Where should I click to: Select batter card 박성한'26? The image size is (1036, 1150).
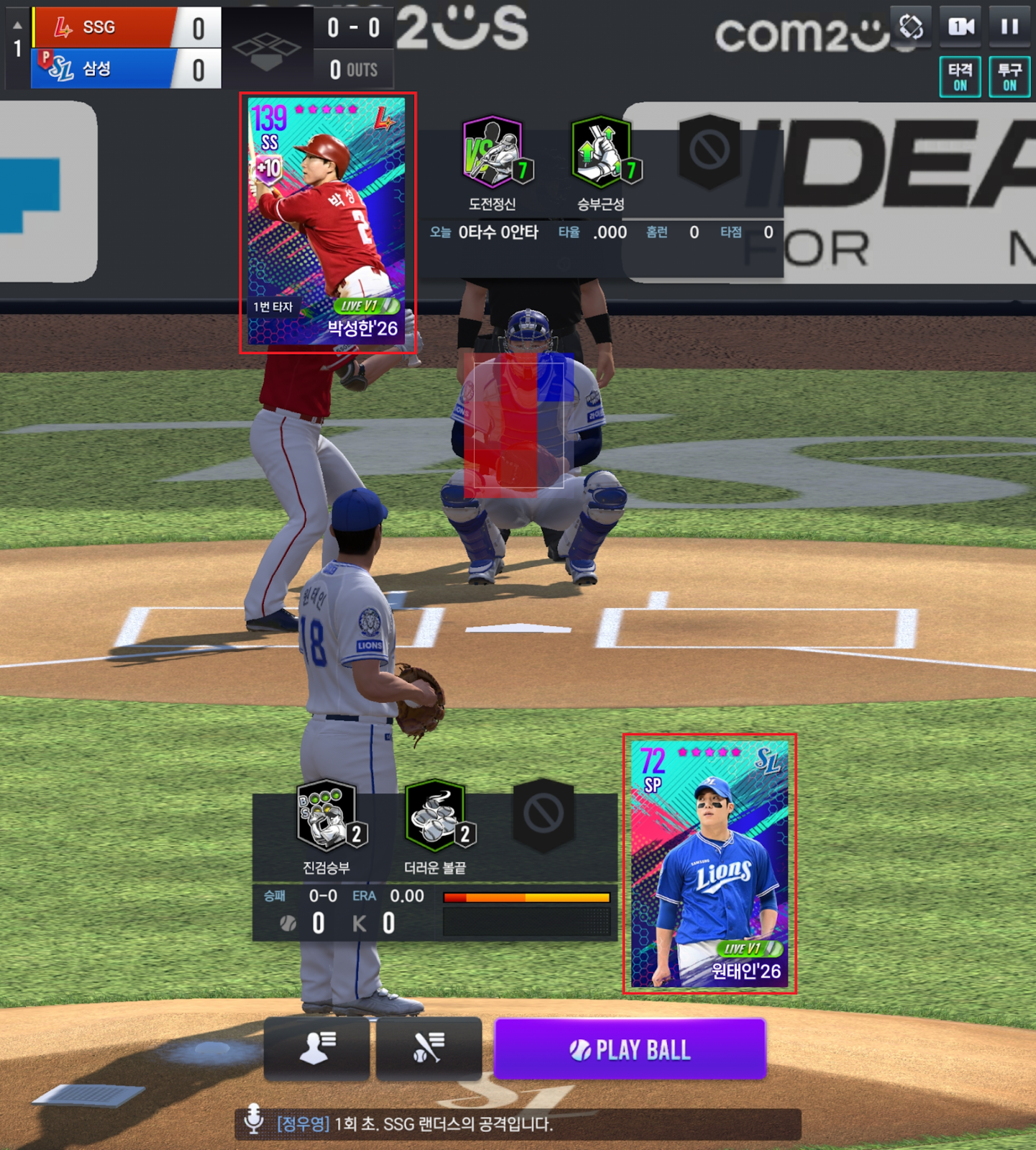point(327,222)
